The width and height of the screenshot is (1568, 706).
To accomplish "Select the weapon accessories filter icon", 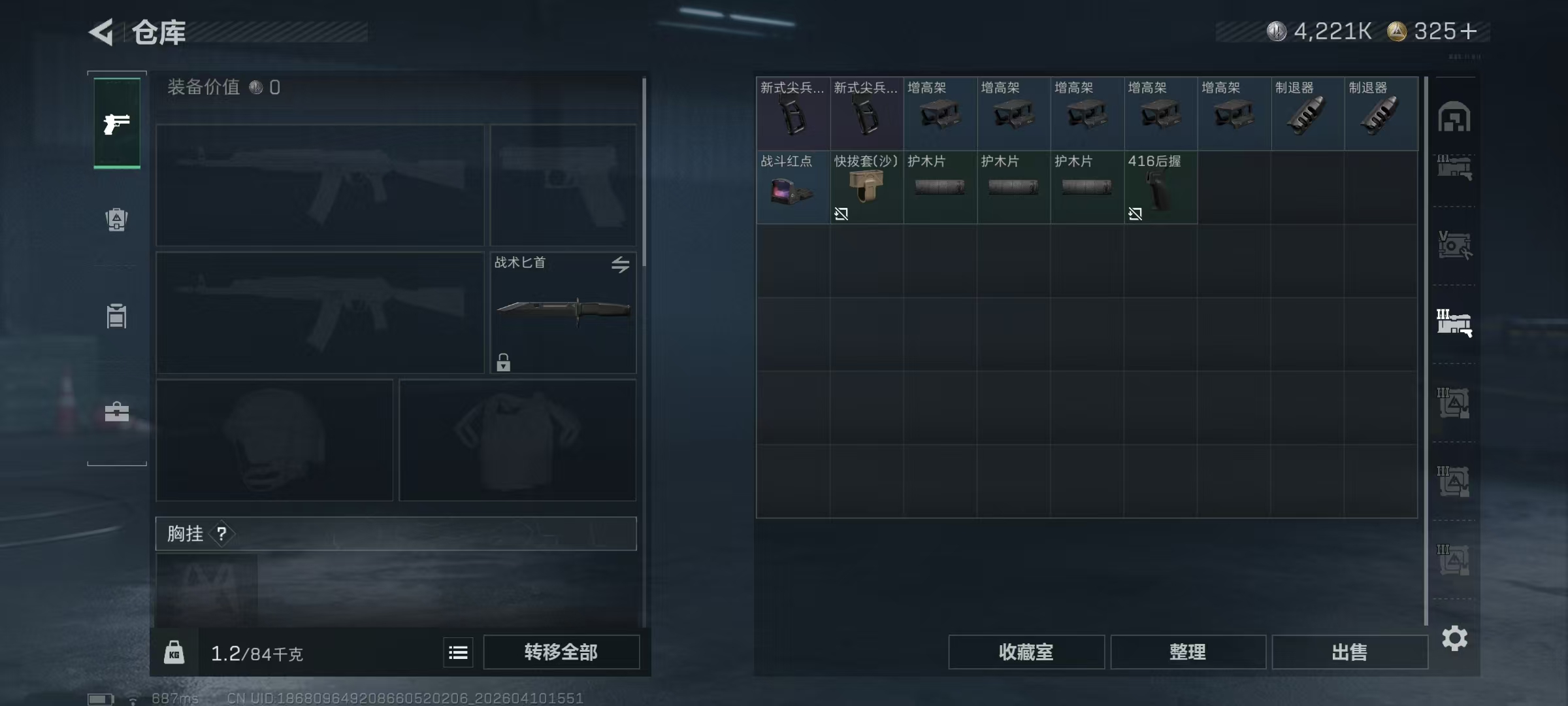I will (1456, 168).
